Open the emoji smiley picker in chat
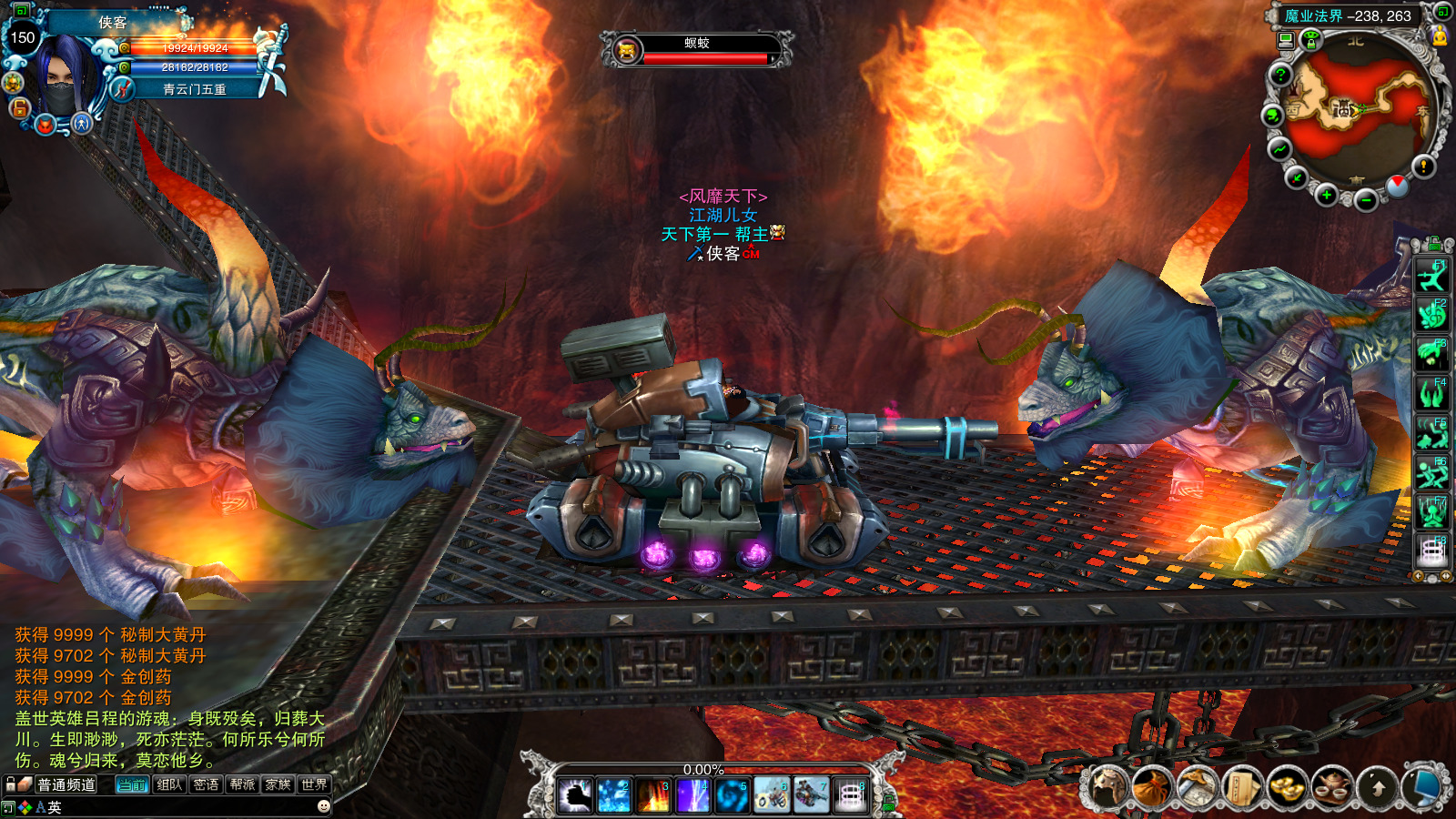This screenshot has height=819, width=1456. [x=323, y=806]
